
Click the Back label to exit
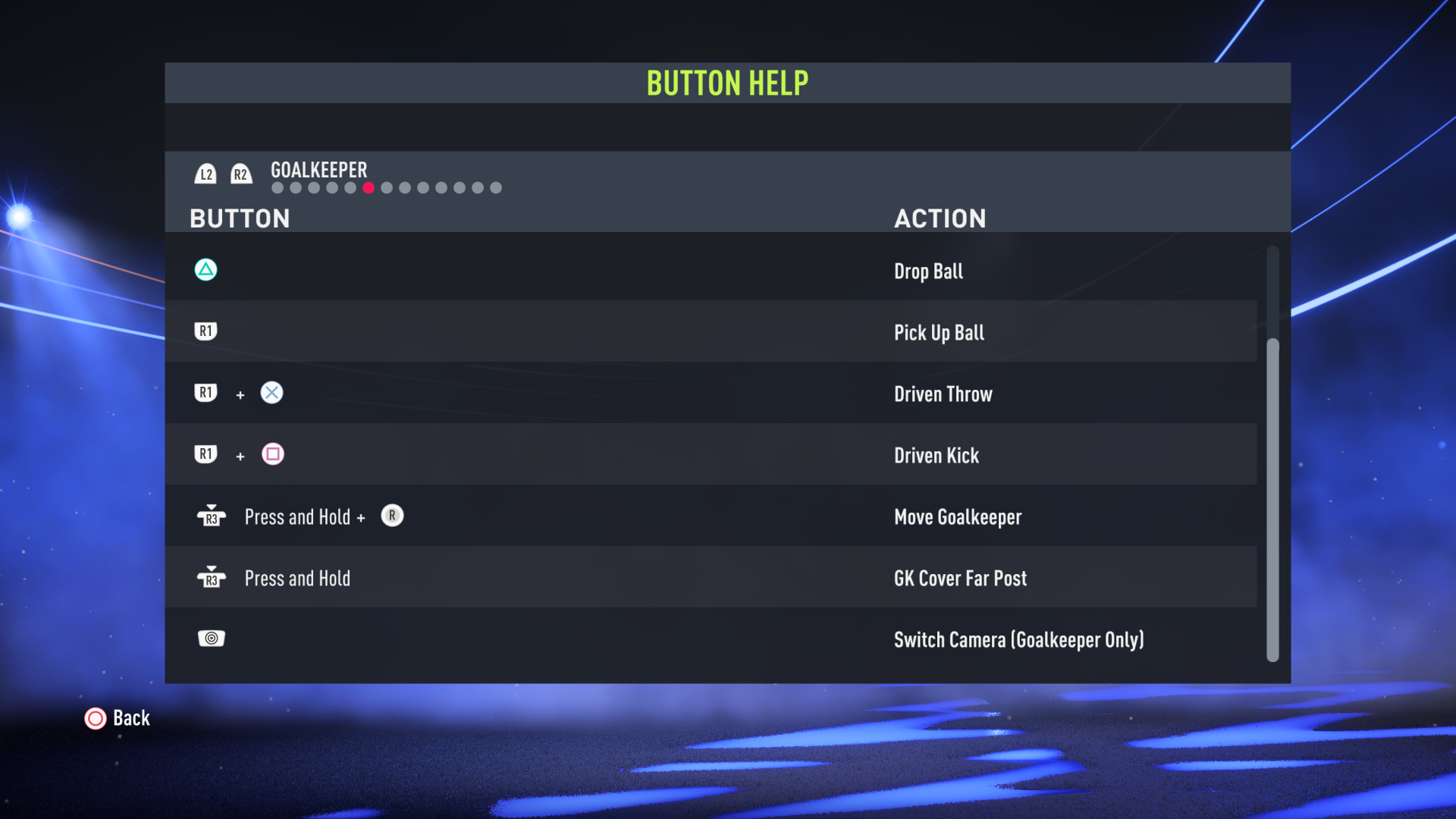pyautogui.click(x=130, y=718)
